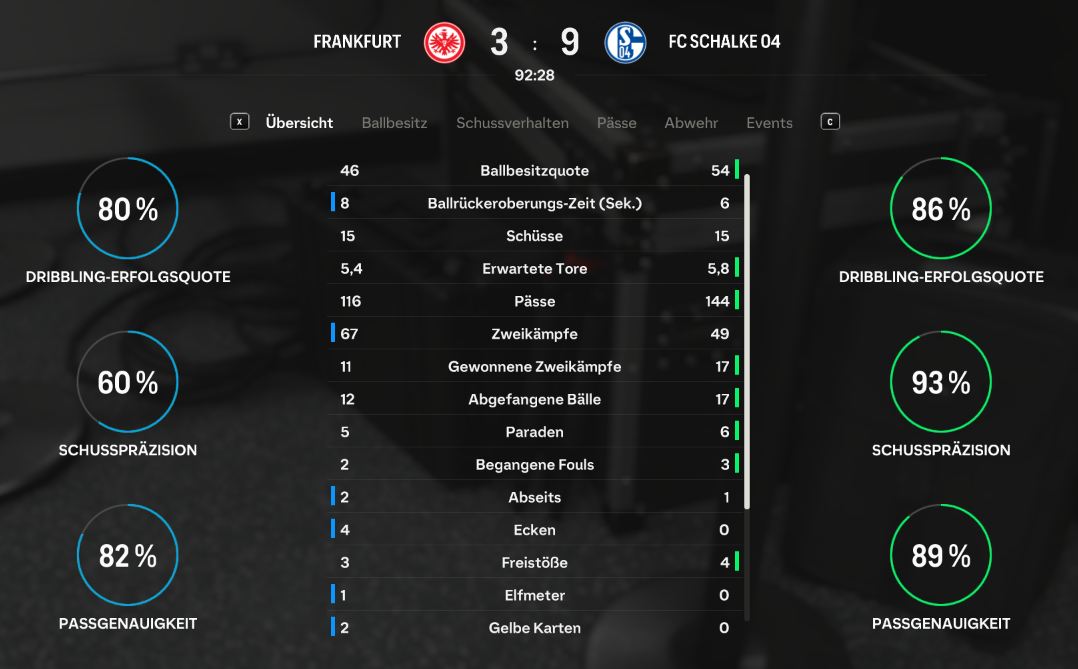
Task: Click the stats list scrollbar
Action: pyautogui.click(x=747, y=340)
